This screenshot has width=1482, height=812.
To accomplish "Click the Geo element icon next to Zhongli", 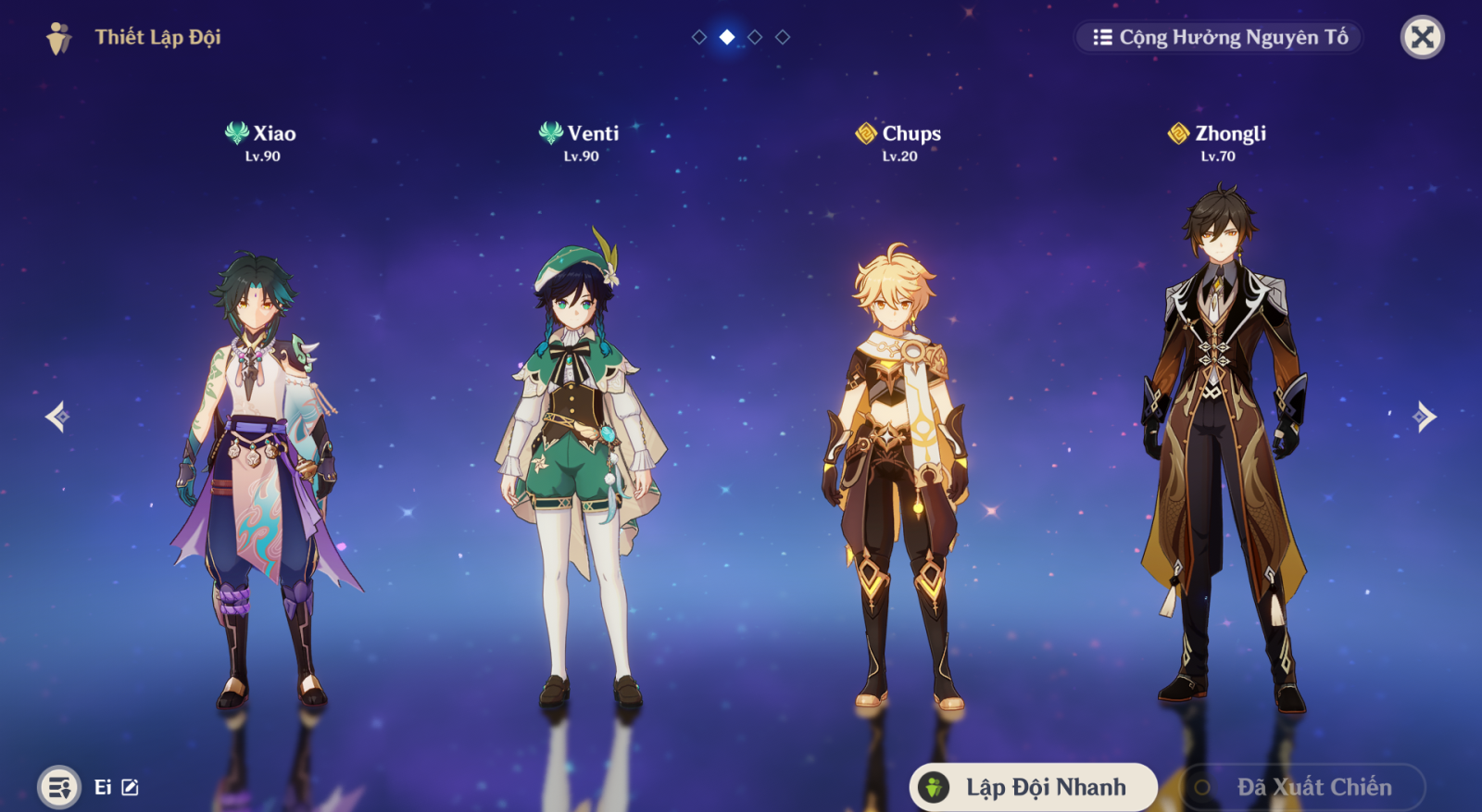I will [x=1176, y=132].
